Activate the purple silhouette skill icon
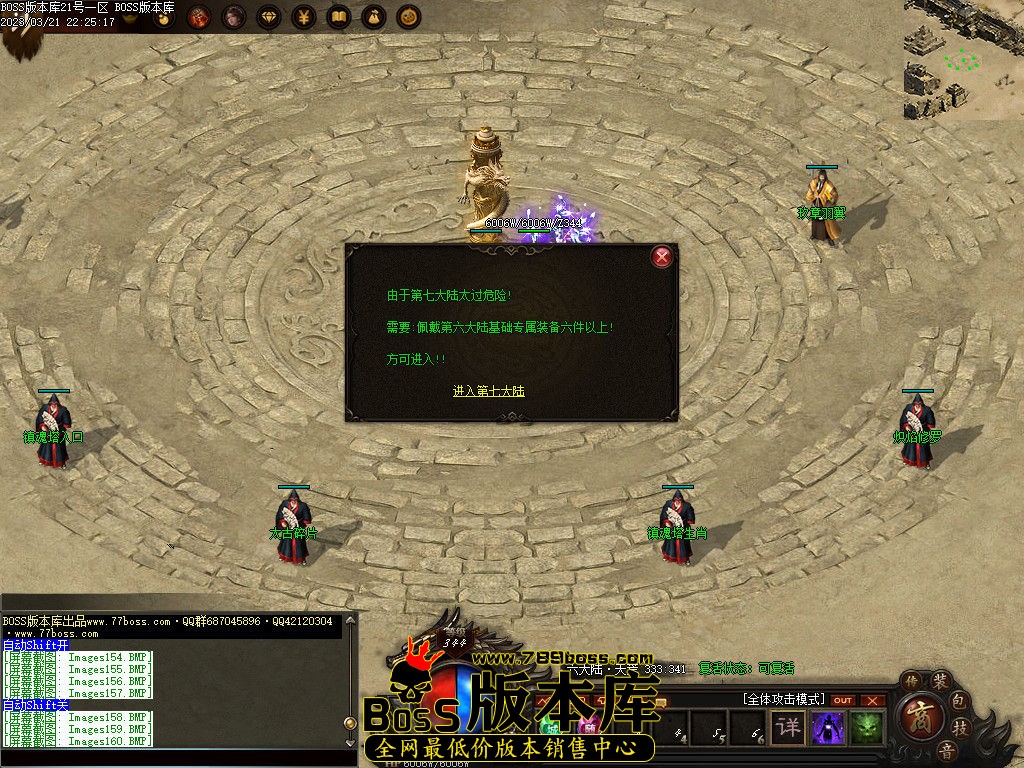Image resolution: width=1024 pixels, height=768 pixels. coord(827,727)
